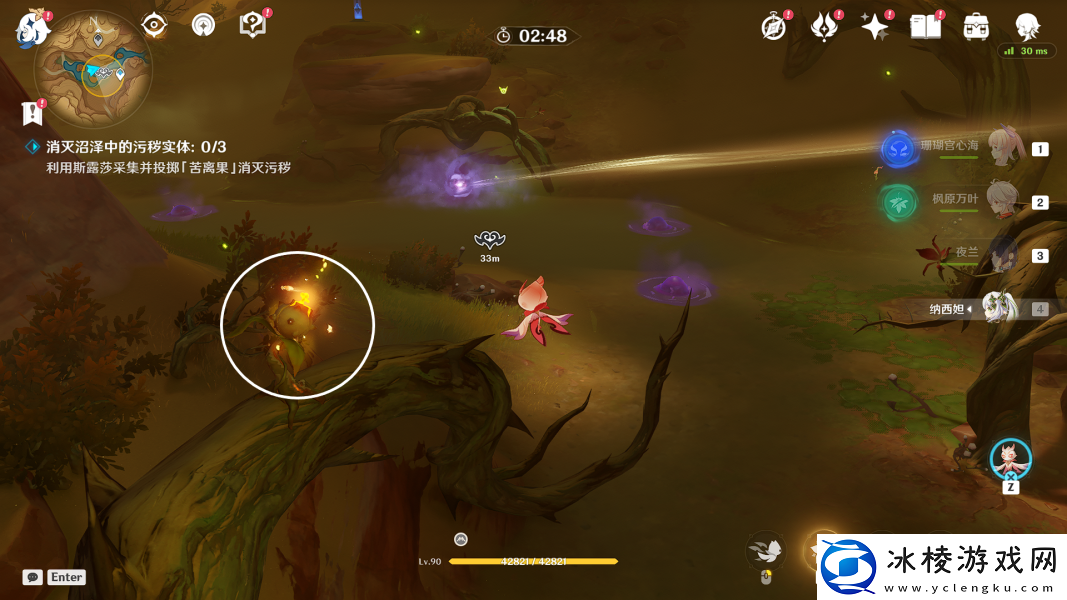The height and width of the screenshot is (600, 1067).
Task: Open the adventurer handbook book icon
Action: 925,27
